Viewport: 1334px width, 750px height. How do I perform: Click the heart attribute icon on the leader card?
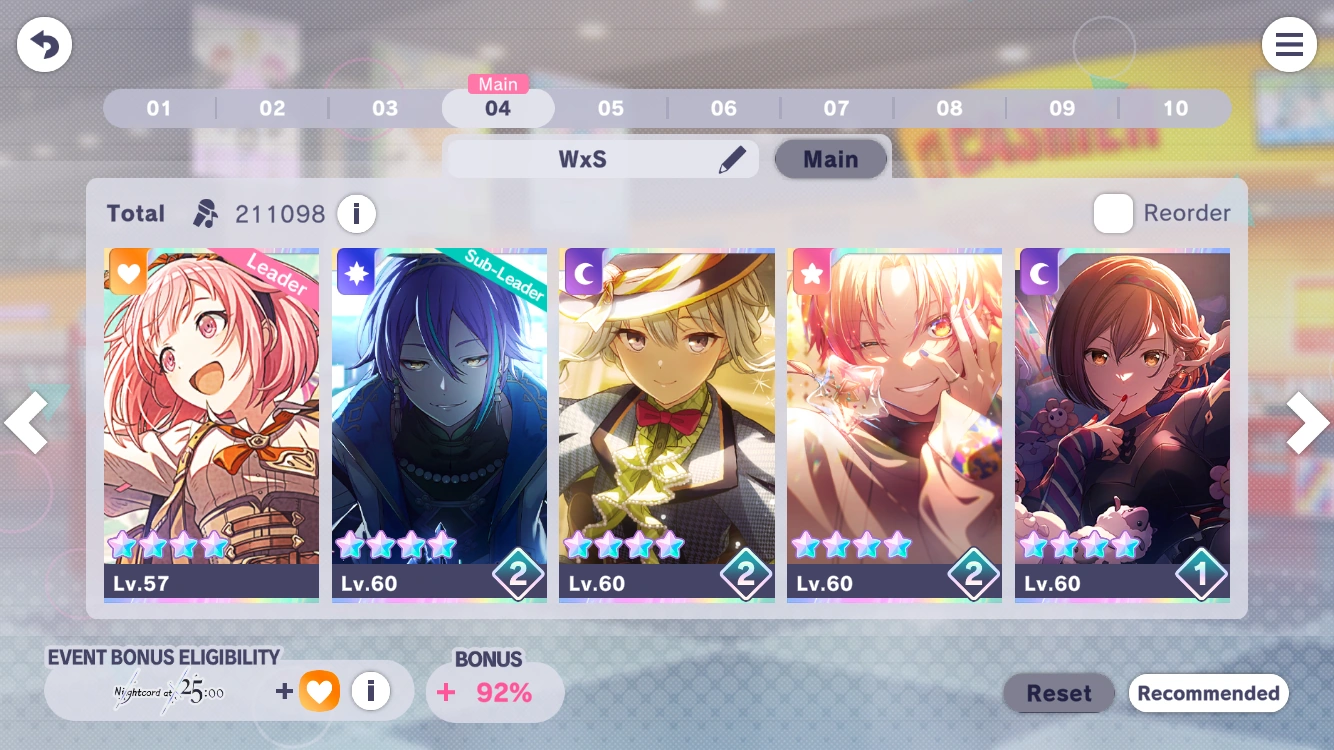(126, 272)
